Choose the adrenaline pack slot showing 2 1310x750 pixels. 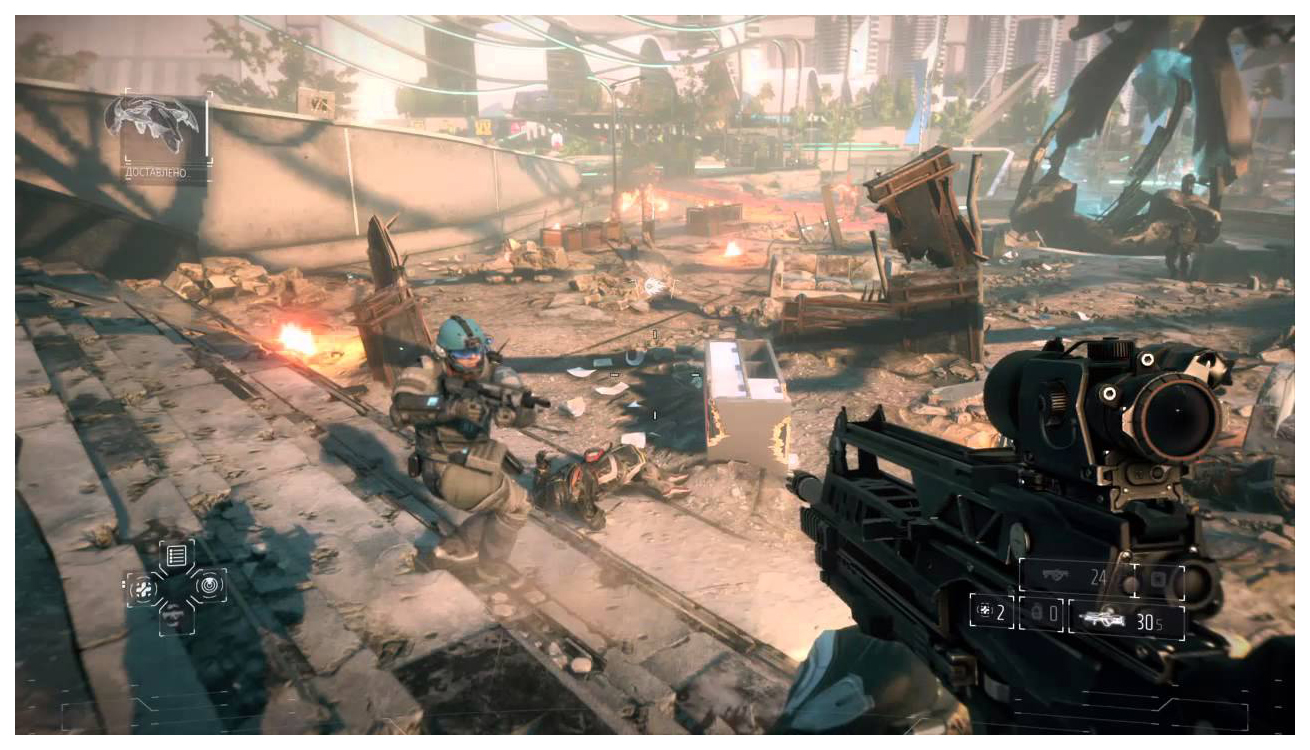click(x=992, y=612)
